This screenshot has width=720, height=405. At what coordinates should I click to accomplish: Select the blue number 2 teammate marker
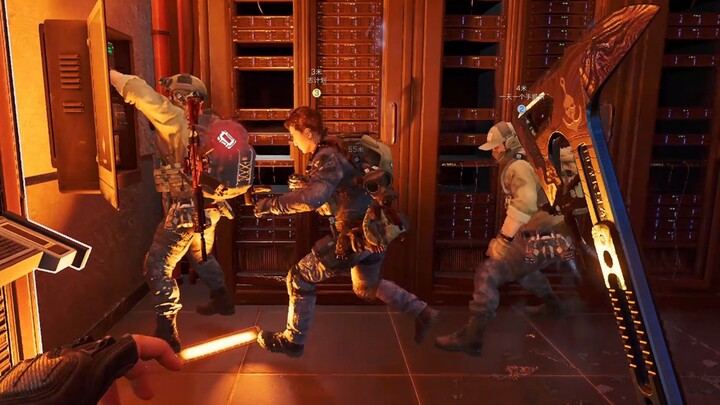(x=521, y=110)
